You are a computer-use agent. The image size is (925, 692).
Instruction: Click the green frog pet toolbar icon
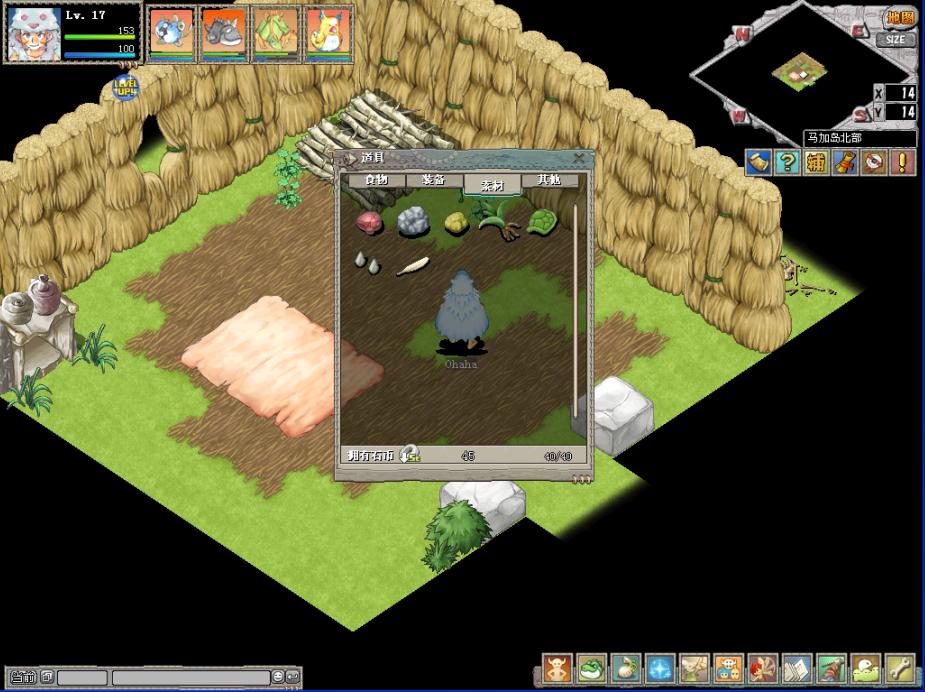coord(592,668)
